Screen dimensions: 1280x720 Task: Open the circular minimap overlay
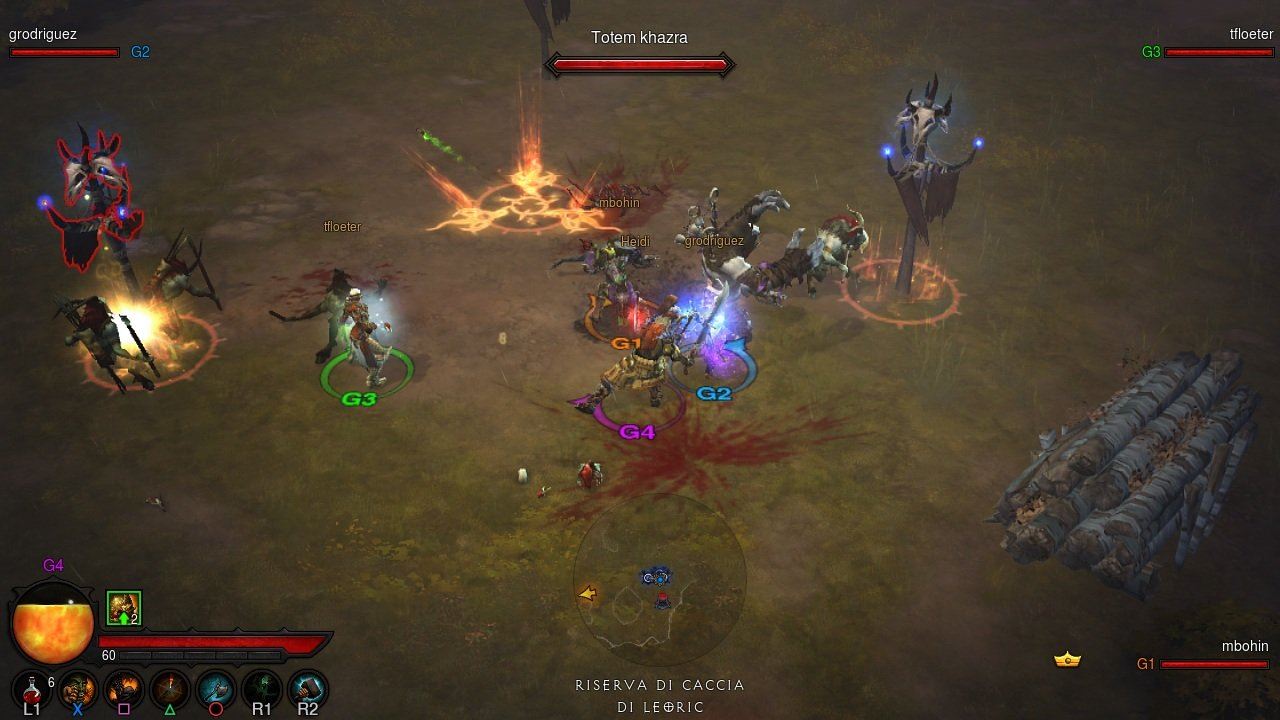[660, 580]
